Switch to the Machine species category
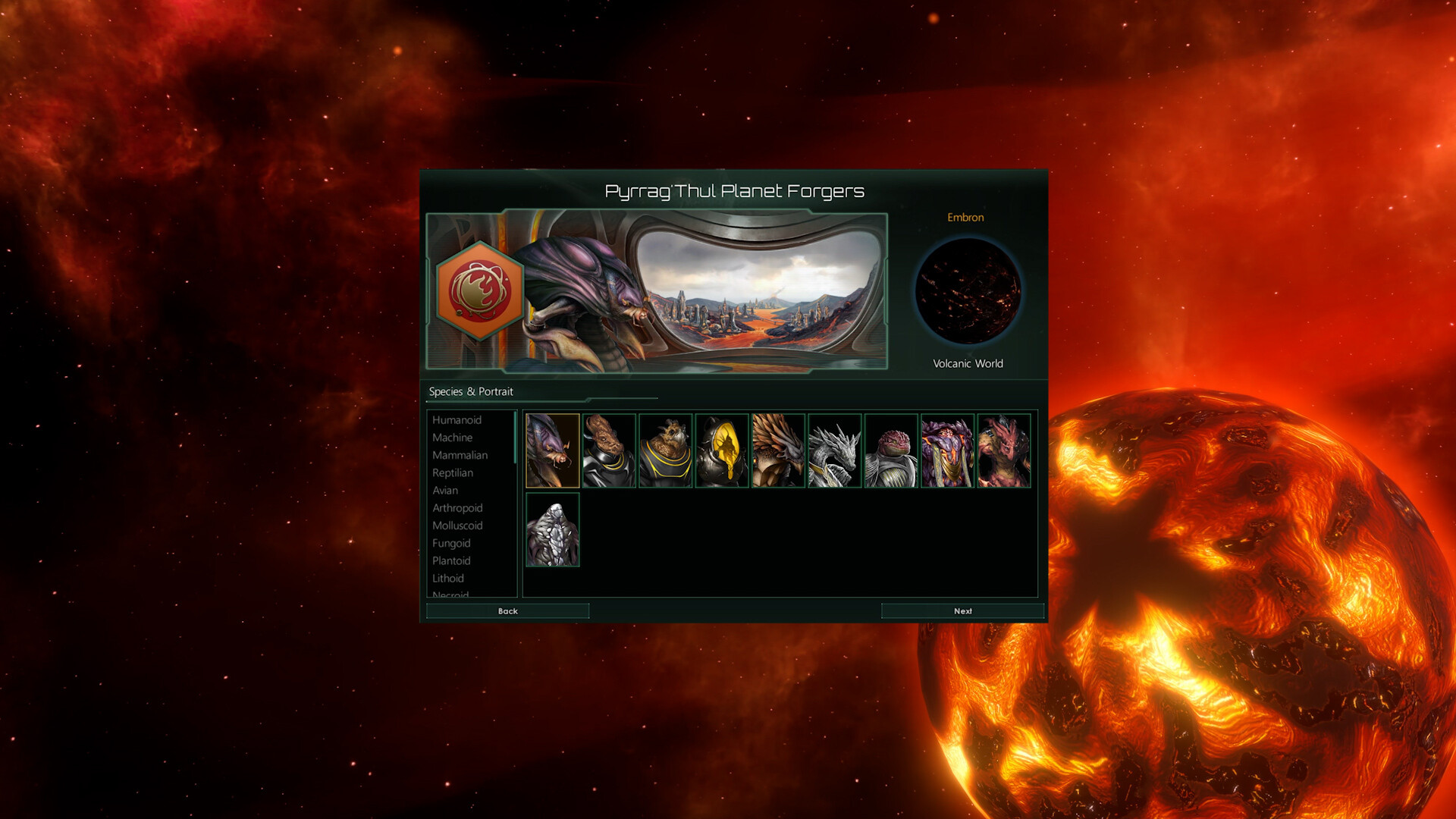The height and width of the screenshot is (819, 1456). point(452,438)
